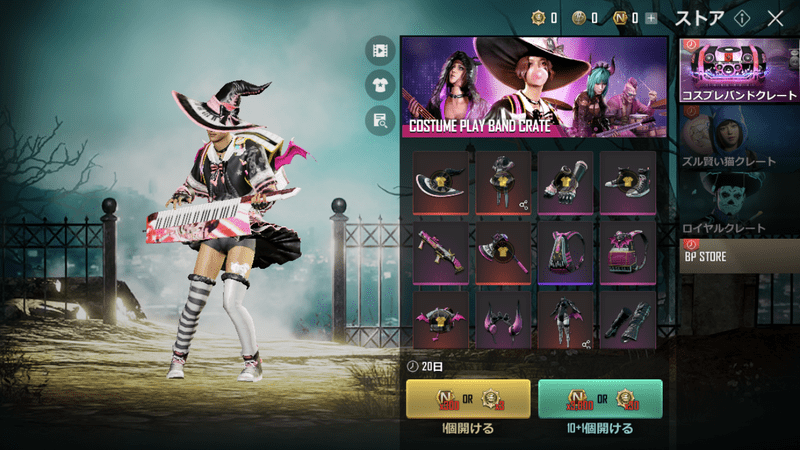Open the BP STORE tab

click(738, 257)
